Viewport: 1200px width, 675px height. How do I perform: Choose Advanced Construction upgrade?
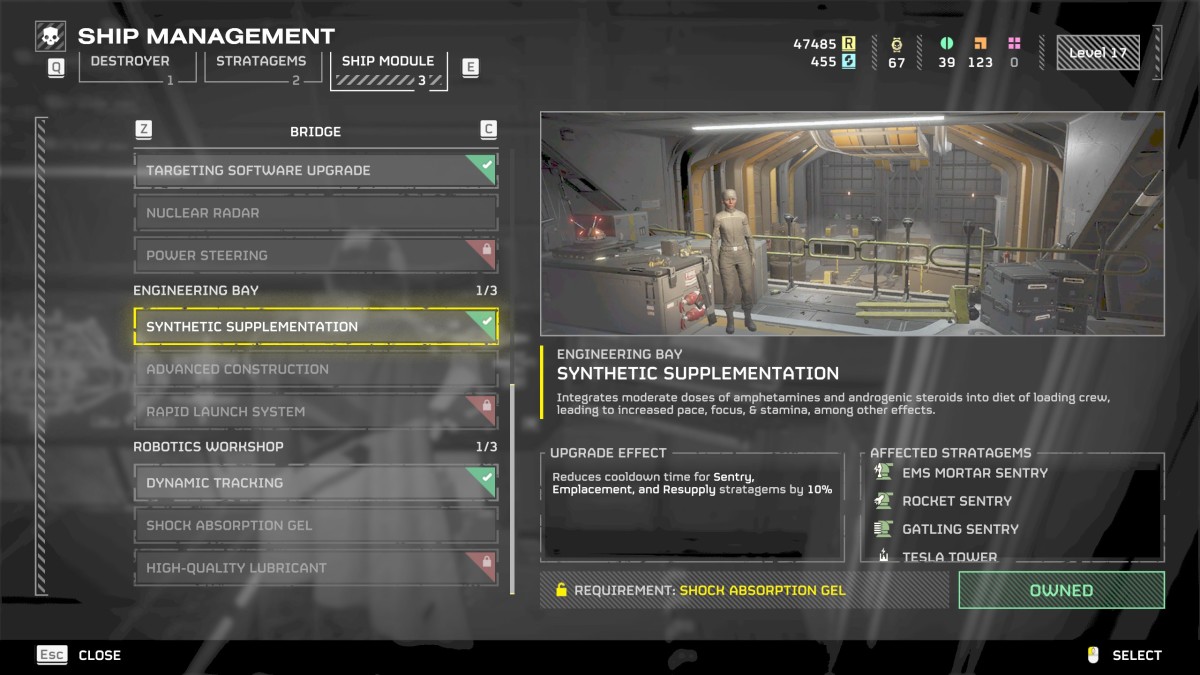click(315, 369)
